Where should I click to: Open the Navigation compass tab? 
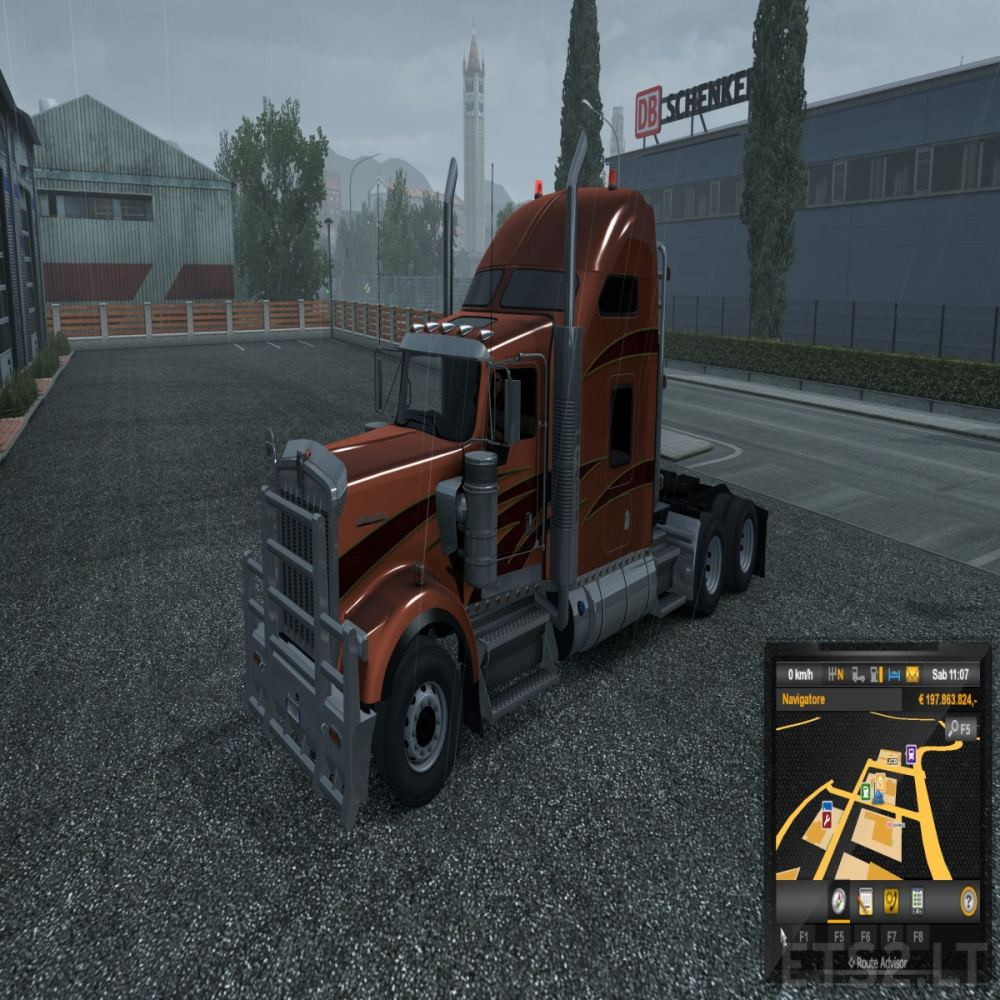click(x=838, y=901)
